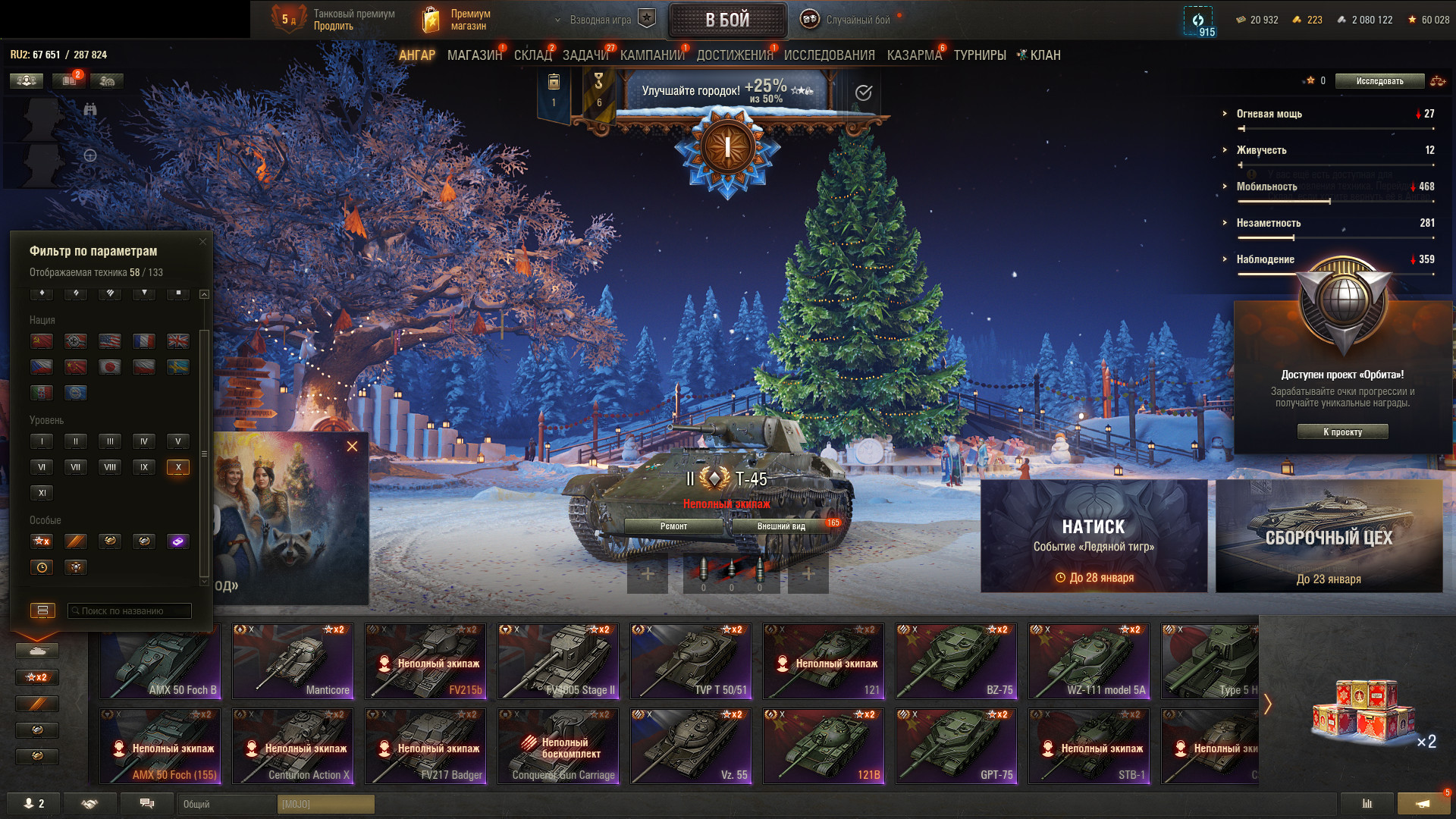Close the Фильтр по параметрам panel

click(x=202, y=242)
